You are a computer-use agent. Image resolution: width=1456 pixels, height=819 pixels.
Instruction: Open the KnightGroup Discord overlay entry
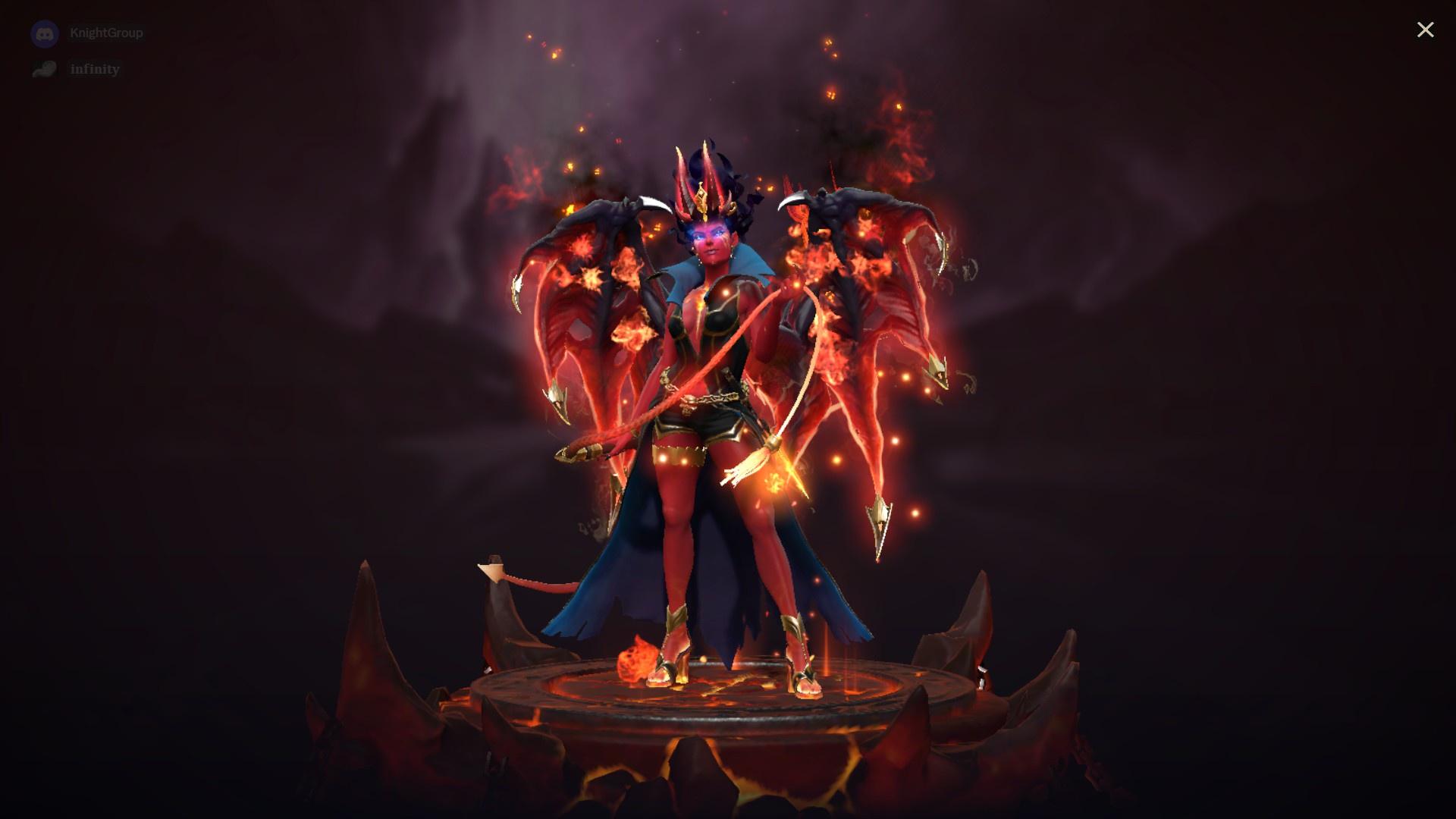coord(106,33)
